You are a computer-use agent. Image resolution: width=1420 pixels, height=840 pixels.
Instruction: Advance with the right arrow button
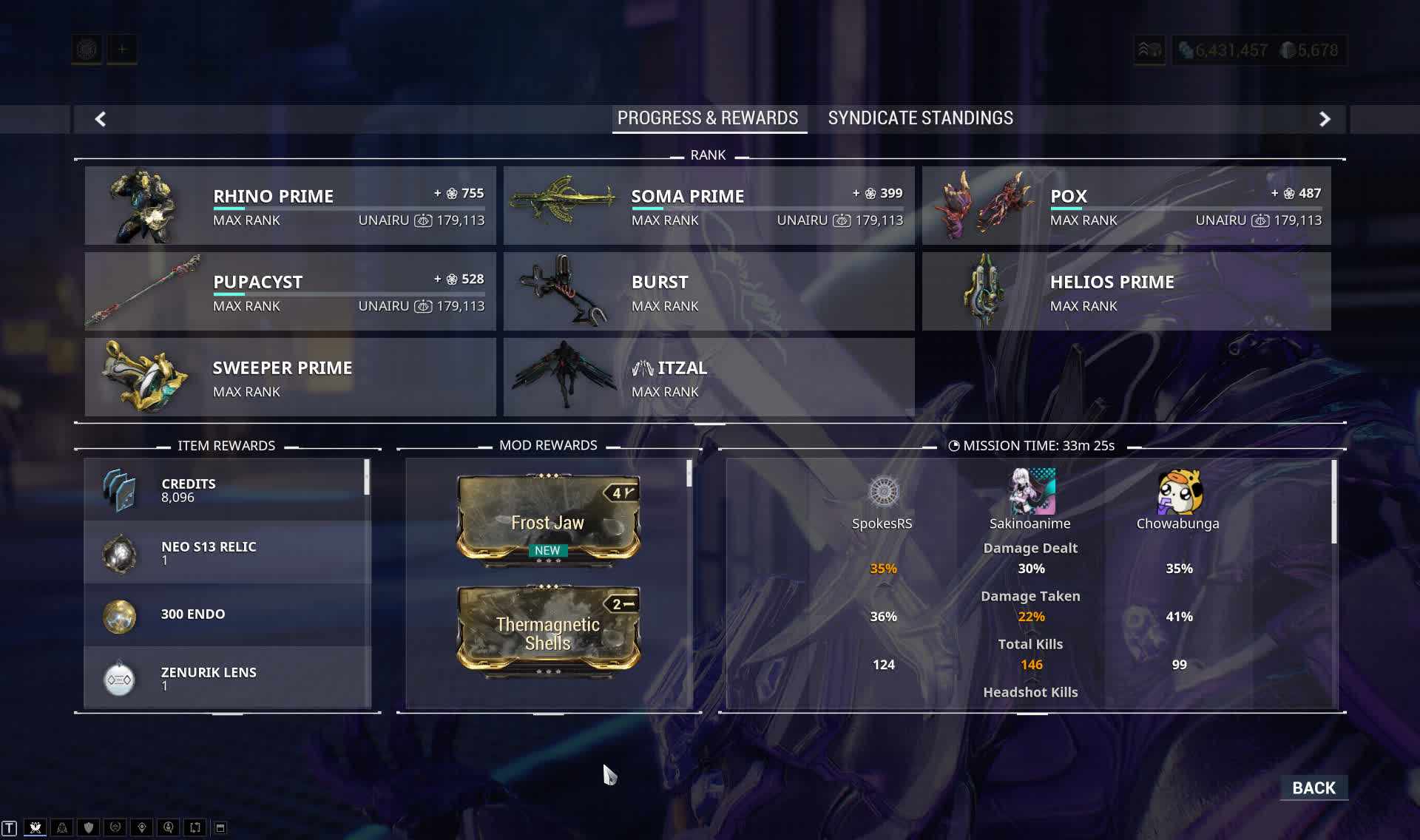[1325, 119]
